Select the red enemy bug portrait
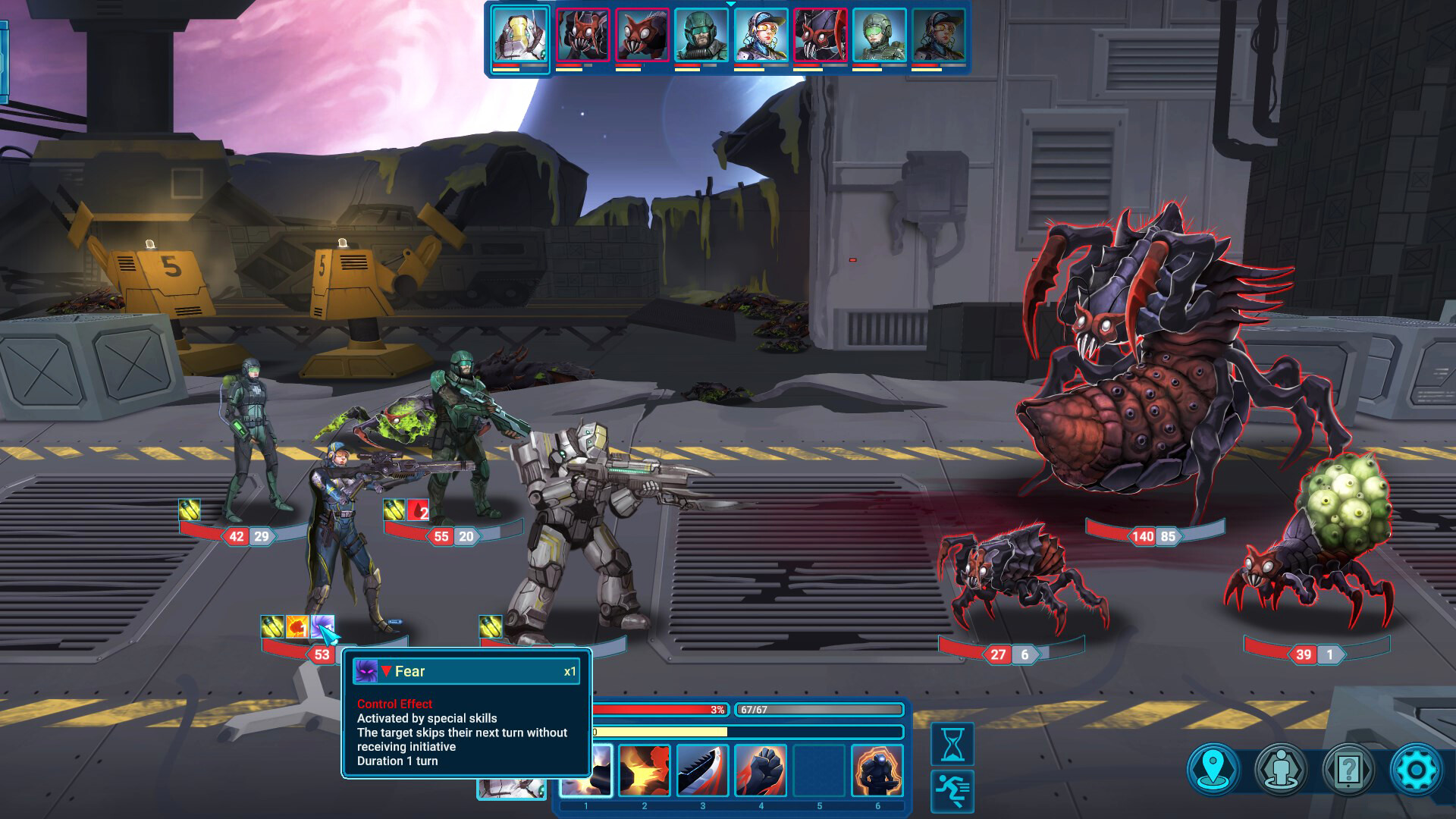Screen dimensions: 1456x819 point(583,36)
